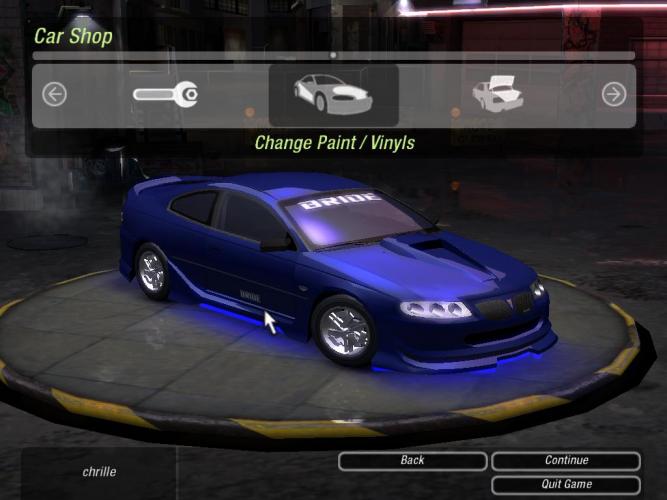Open the wrench performance category
The image size is (667, 500).
coord(165,95)
